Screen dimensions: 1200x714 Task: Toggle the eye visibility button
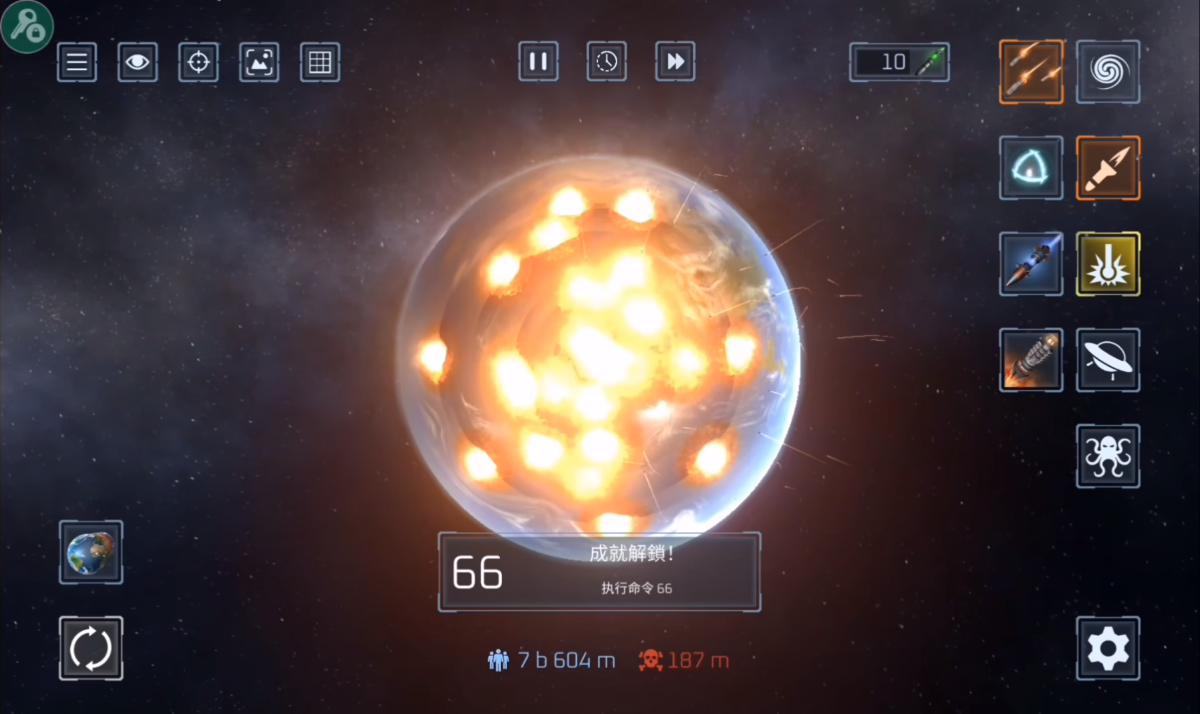coord(138,63)
